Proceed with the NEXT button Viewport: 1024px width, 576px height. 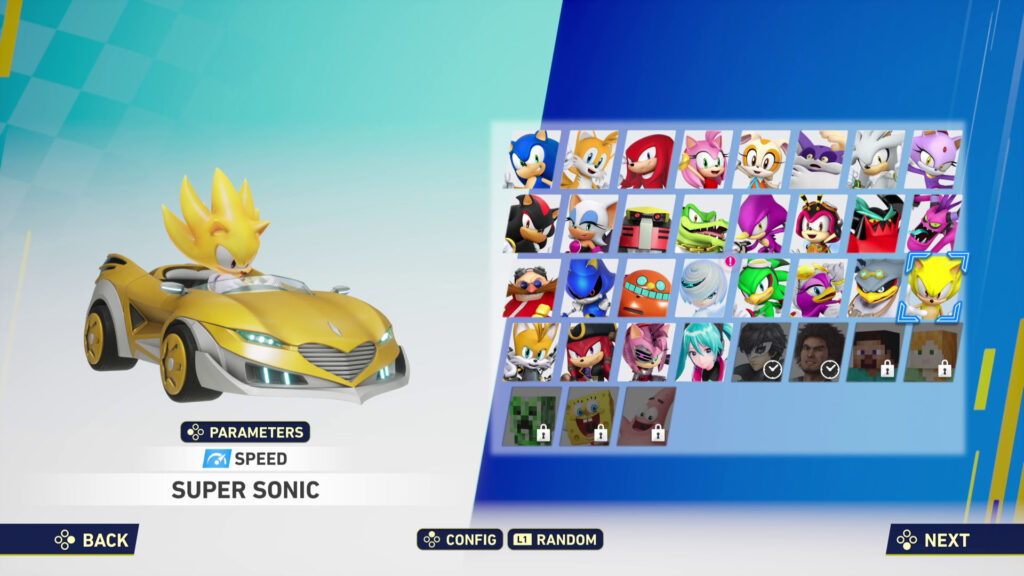point(934,540)
